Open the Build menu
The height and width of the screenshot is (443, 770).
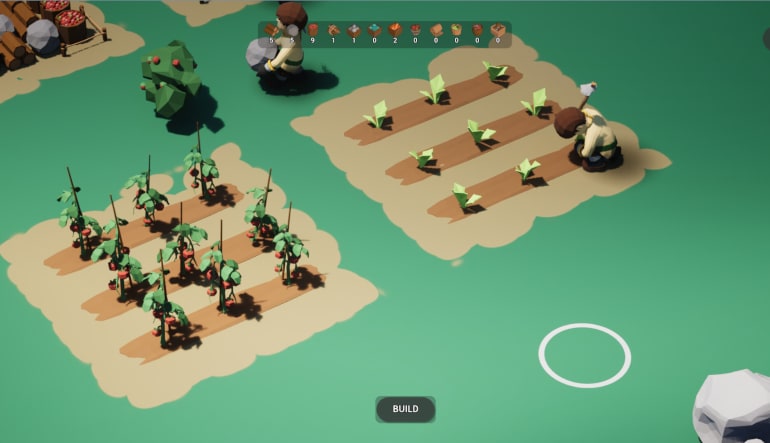point(405,409)
